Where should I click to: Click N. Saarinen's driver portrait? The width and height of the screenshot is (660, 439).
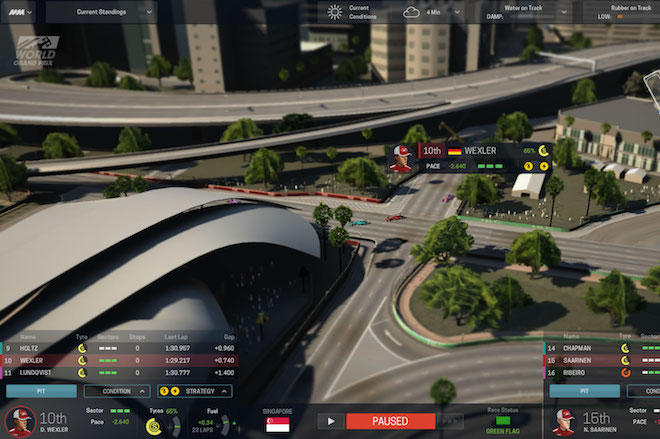[565, 420]
